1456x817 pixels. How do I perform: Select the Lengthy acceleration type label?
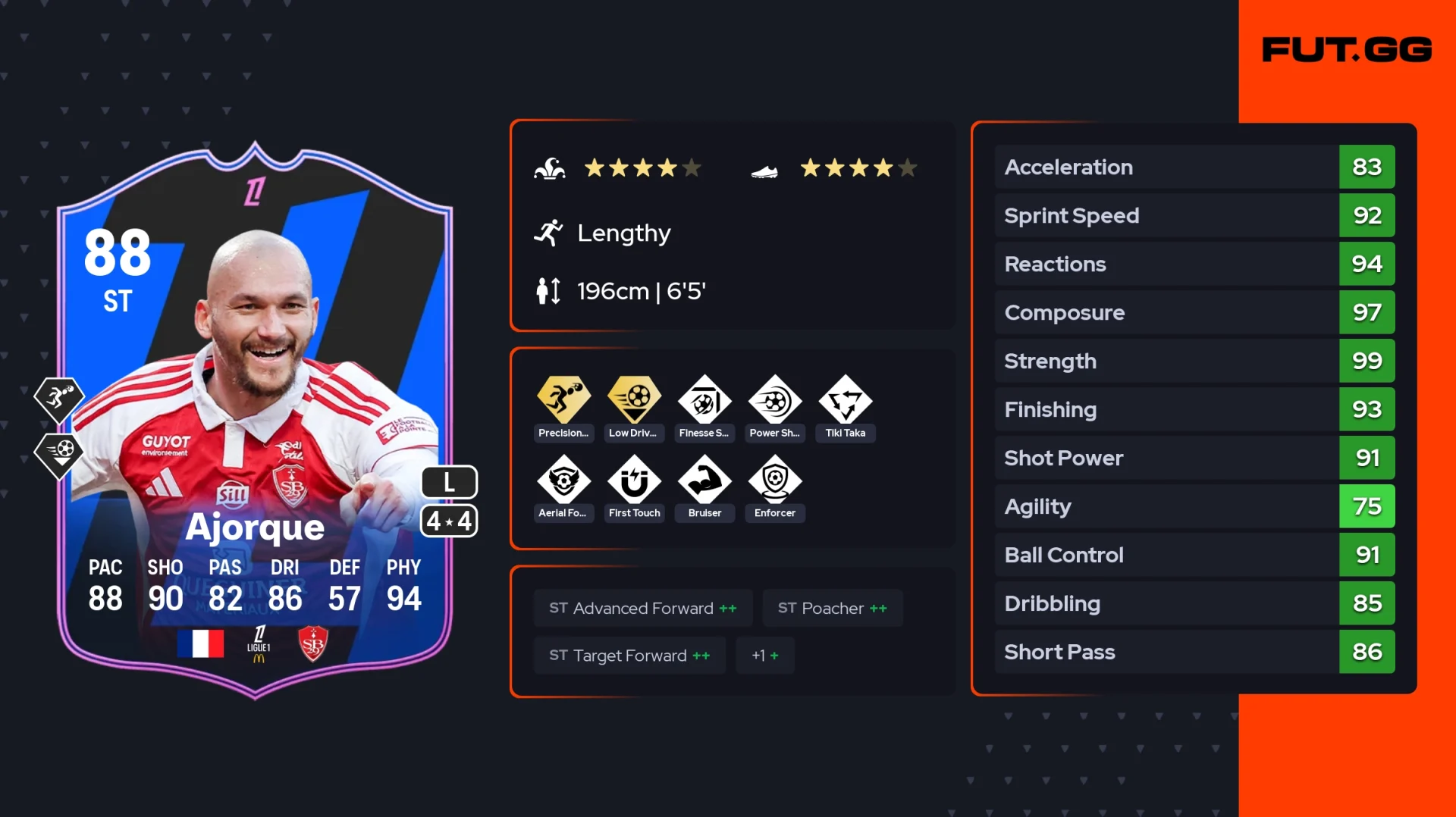623,233
